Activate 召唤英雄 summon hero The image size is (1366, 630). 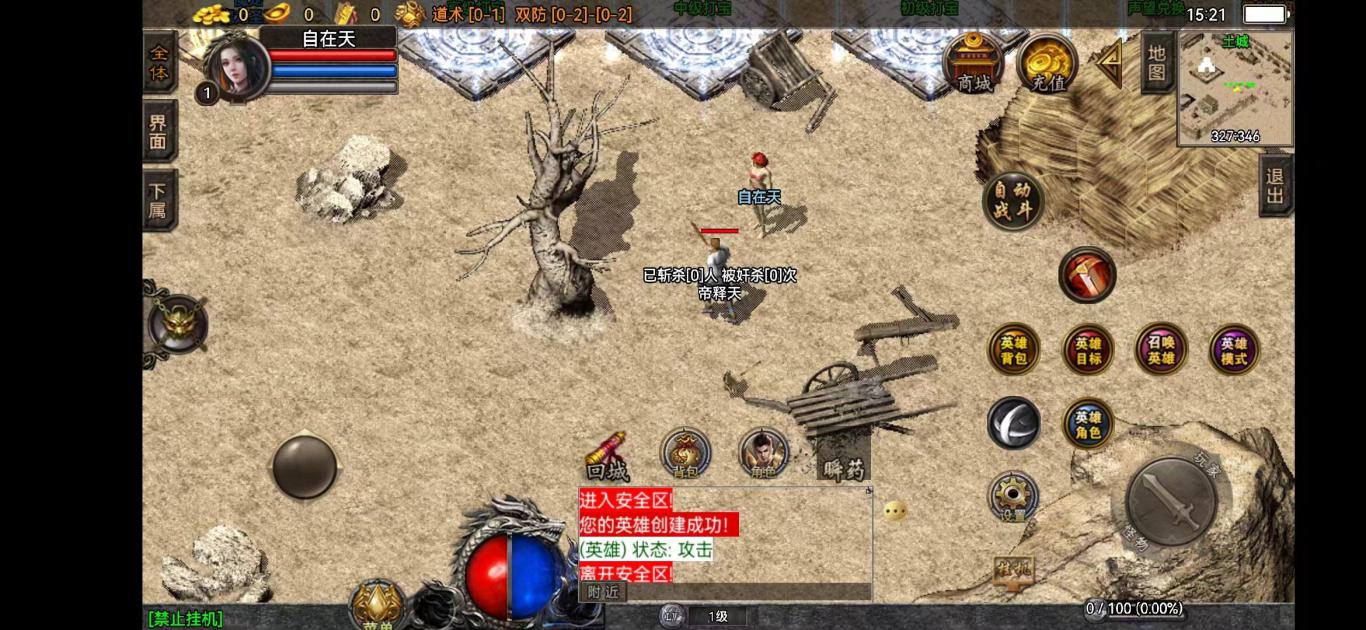(1161, 350)
